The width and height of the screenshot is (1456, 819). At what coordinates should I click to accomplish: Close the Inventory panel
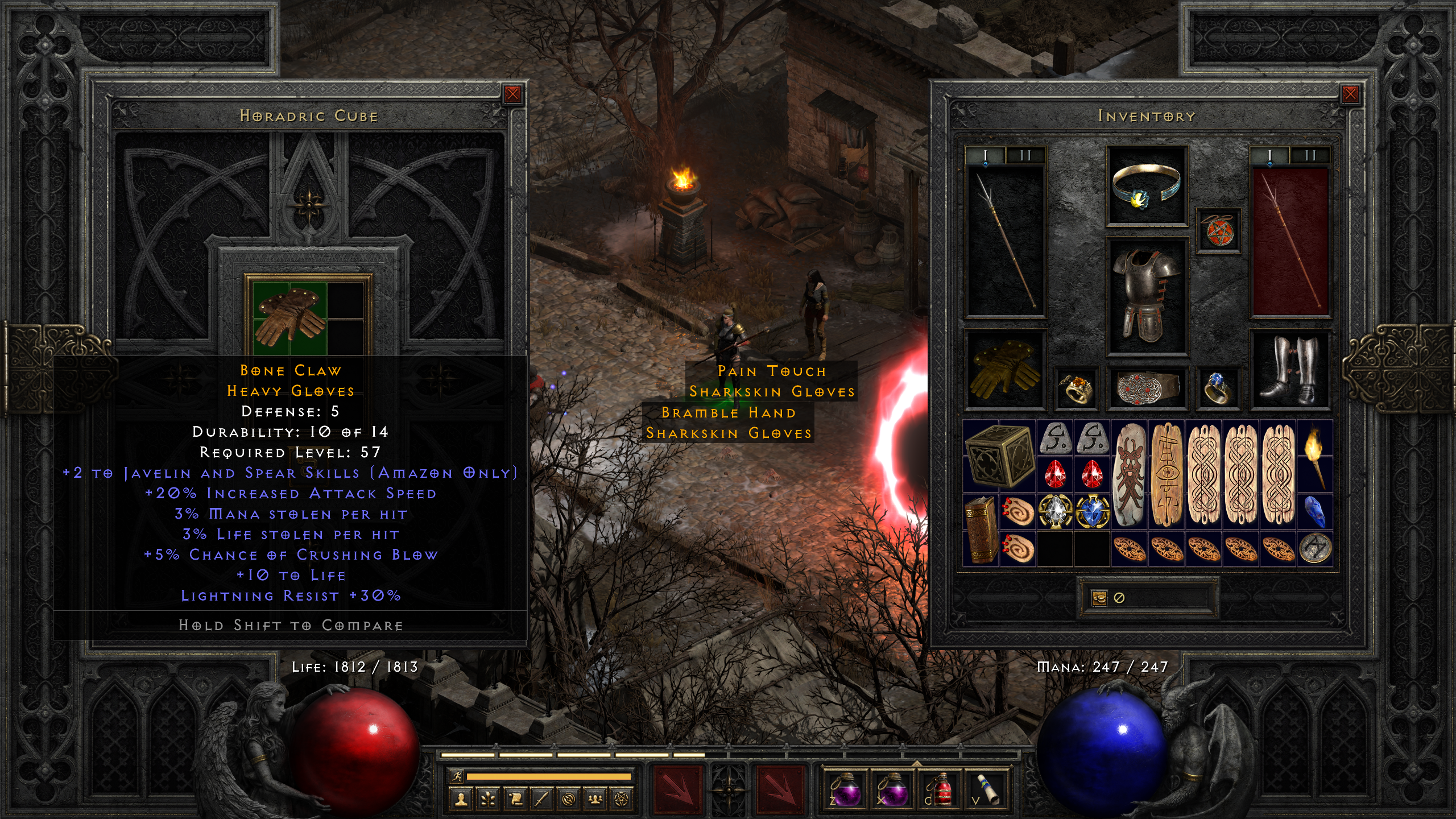[x=1350, y=94]
